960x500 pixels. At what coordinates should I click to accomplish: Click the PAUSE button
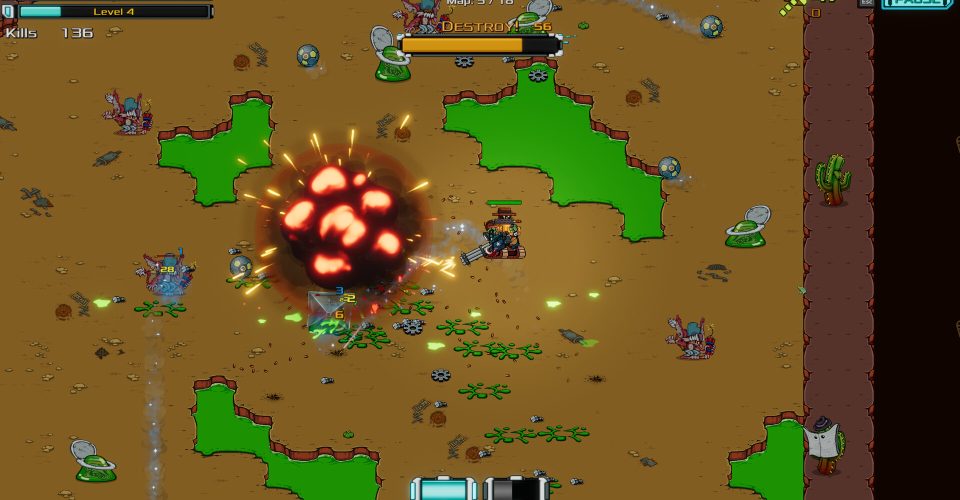(918, 3)
